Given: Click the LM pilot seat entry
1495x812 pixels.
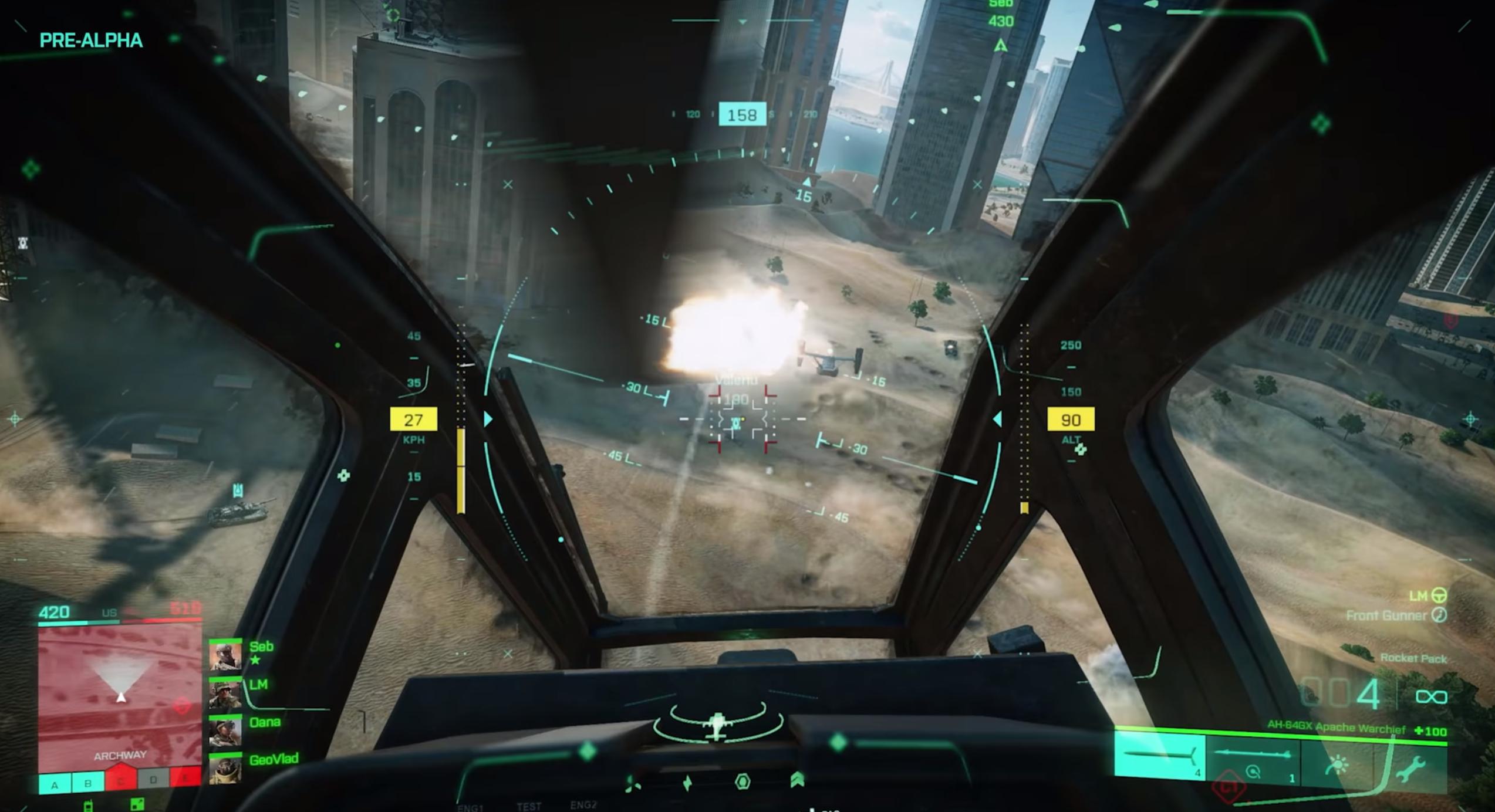Looking at the screenshot, I should point(1427,596).
